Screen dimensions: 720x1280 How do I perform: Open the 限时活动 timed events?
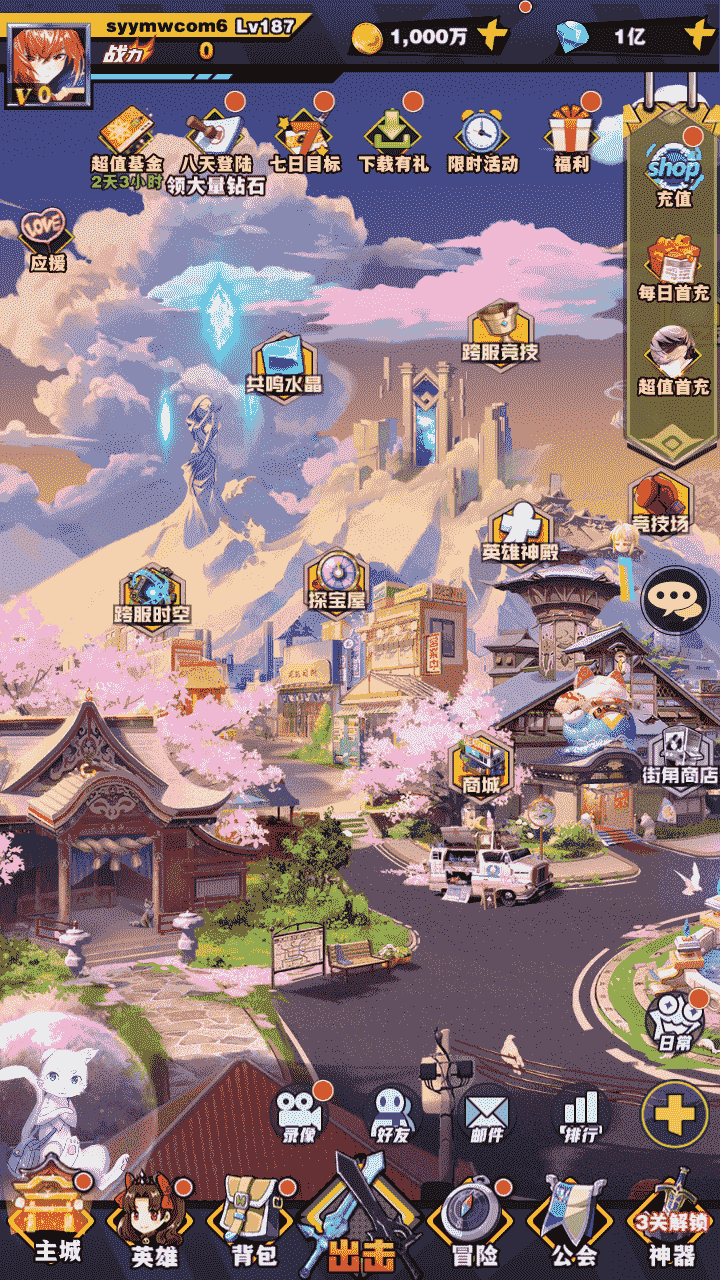pos(482,134)
